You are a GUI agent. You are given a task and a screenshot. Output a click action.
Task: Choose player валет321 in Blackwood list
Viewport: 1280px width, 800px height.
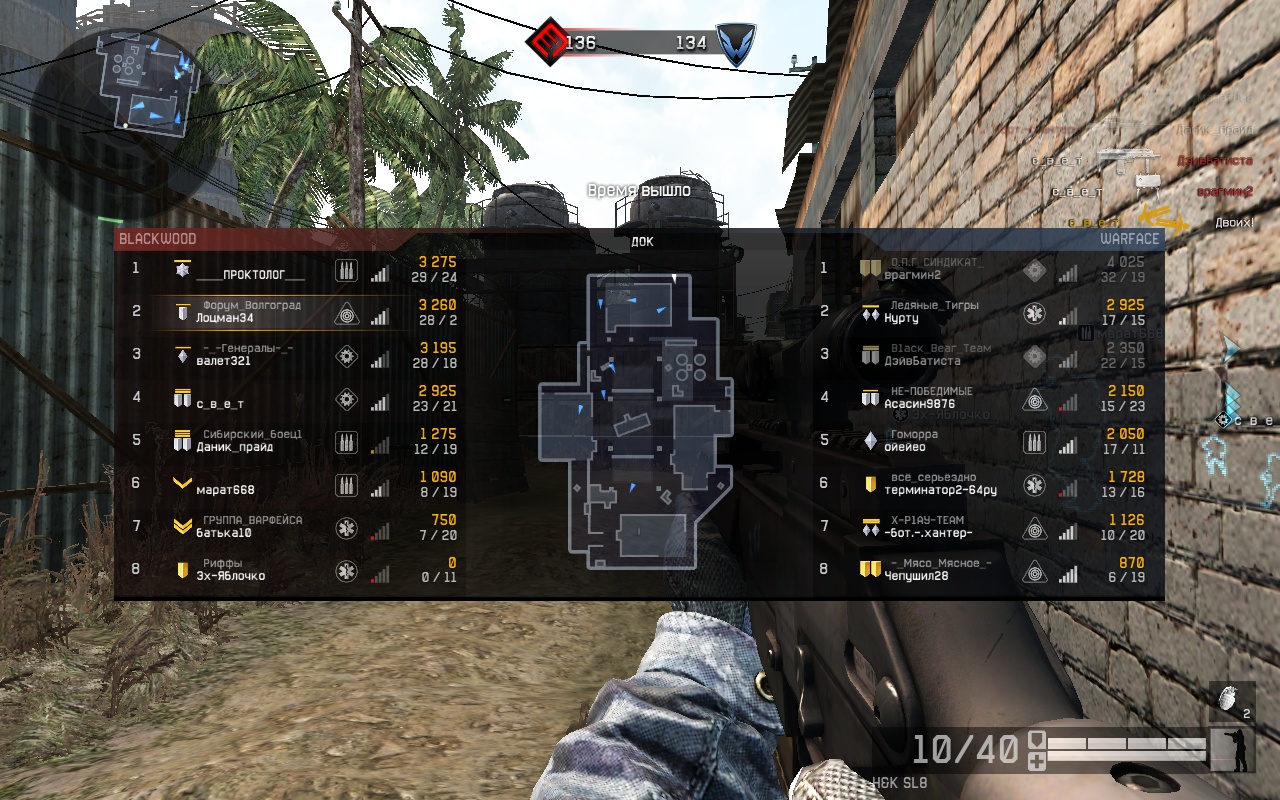click(x=223, y=361)
